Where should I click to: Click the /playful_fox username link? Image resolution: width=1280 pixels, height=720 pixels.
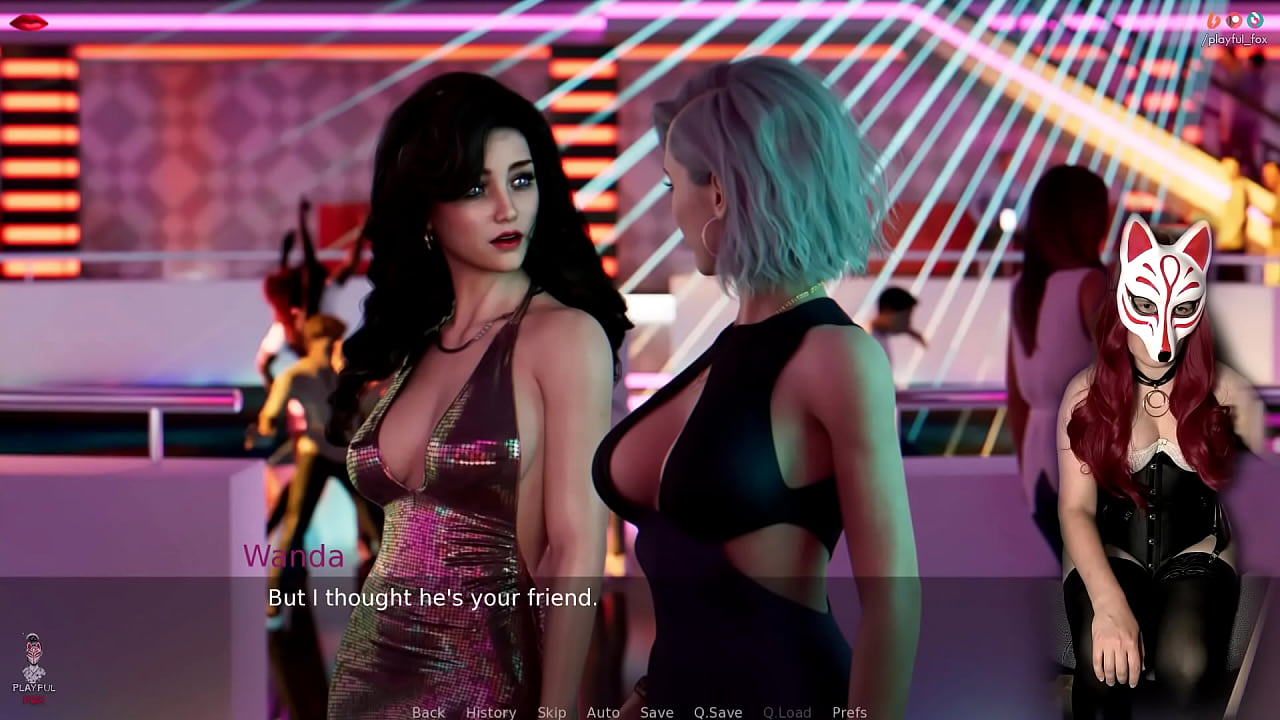1234,39
